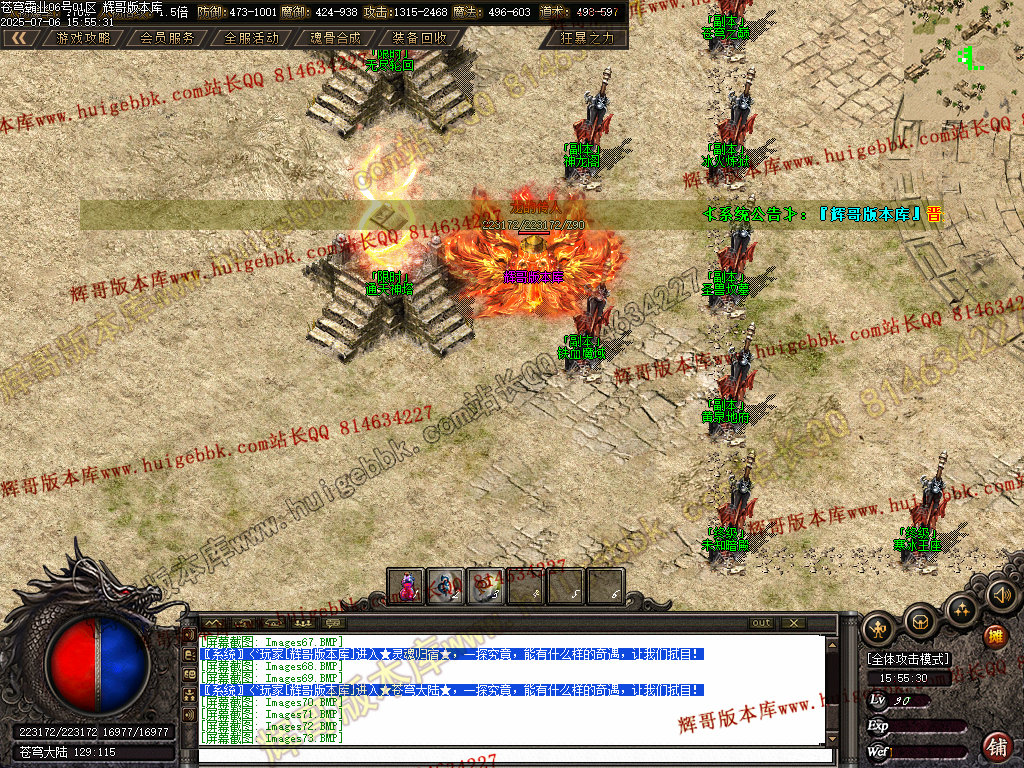The width and height of the screenshot is (1024, 768).
Task: Open the bag inventory icon
Action: (920, 622)
